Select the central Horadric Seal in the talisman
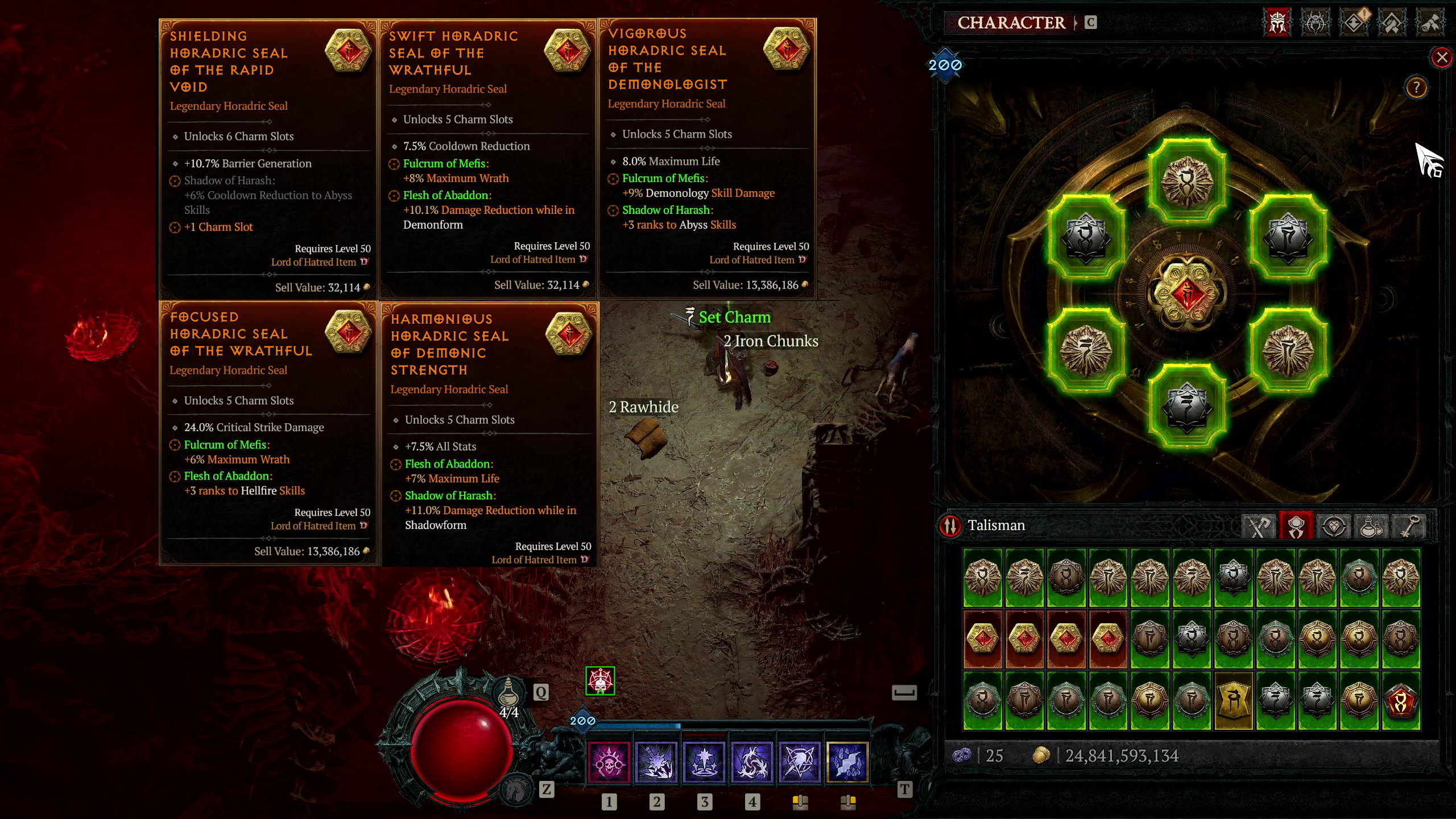The image size is (1456, 819). (x=1187, y=294)
